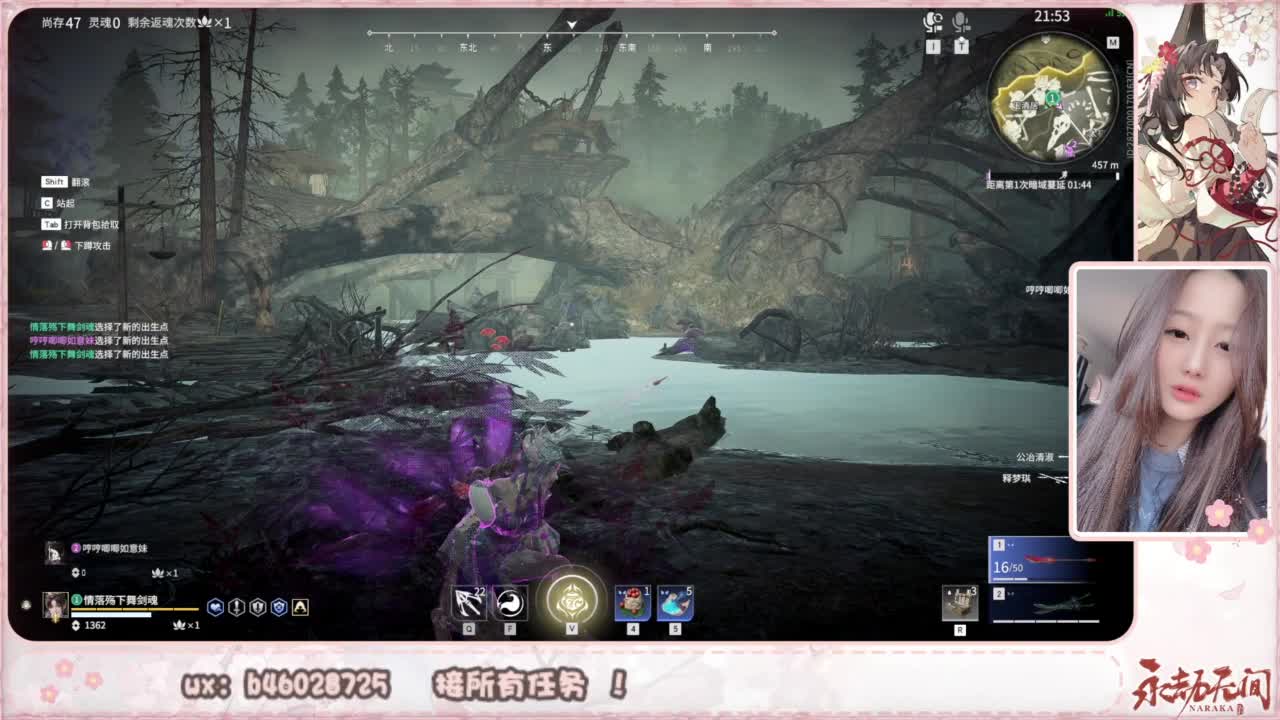Open the R grenade item slot

pos(958,600)
